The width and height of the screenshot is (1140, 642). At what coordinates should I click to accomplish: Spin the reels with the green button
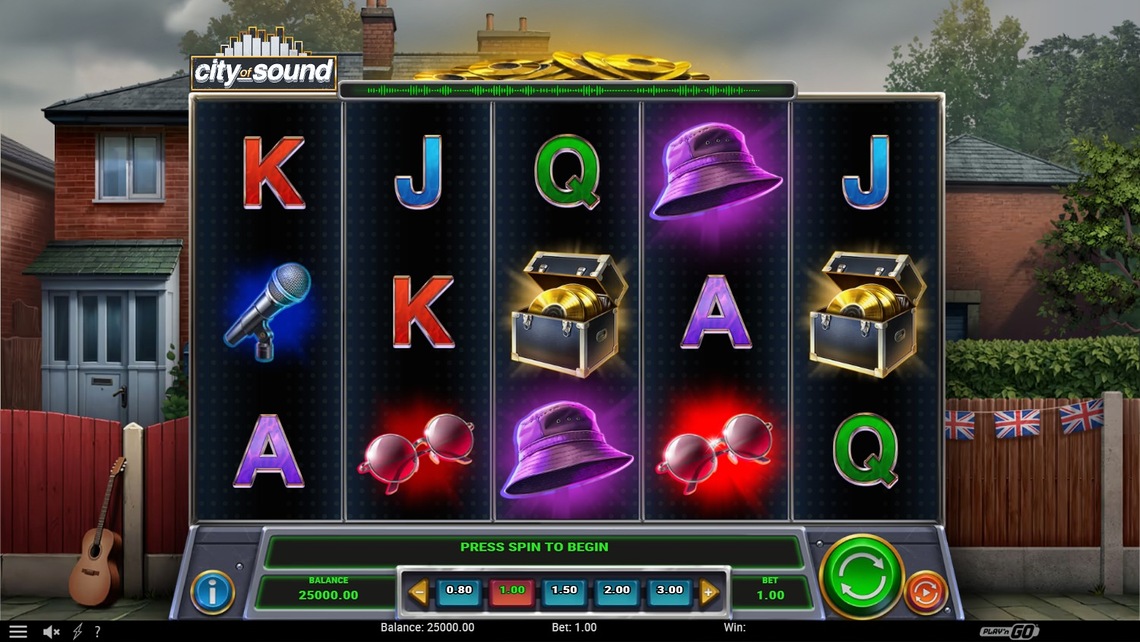[x=861, y=575]
